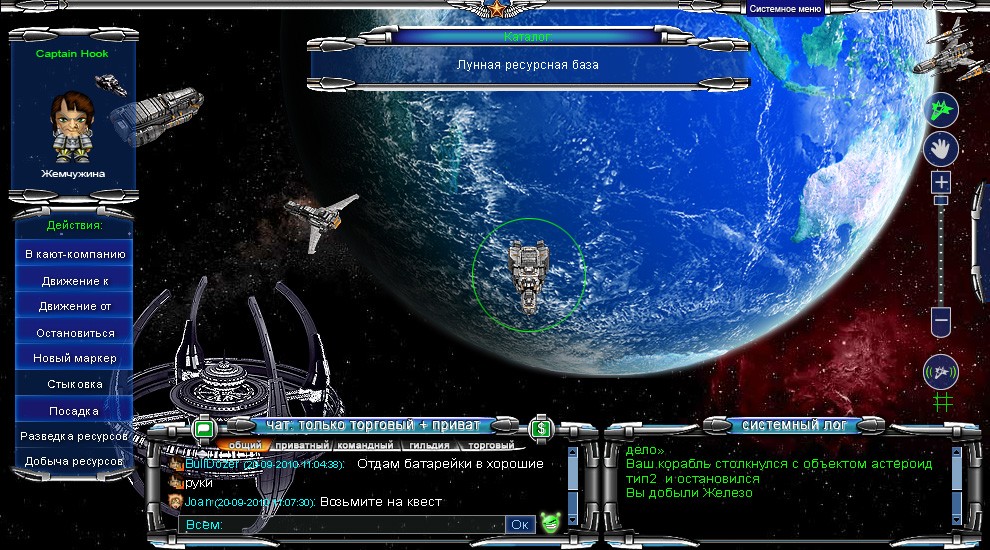Select the Движение к action
The image size is (990, 550).
click(x=75, y=281)
